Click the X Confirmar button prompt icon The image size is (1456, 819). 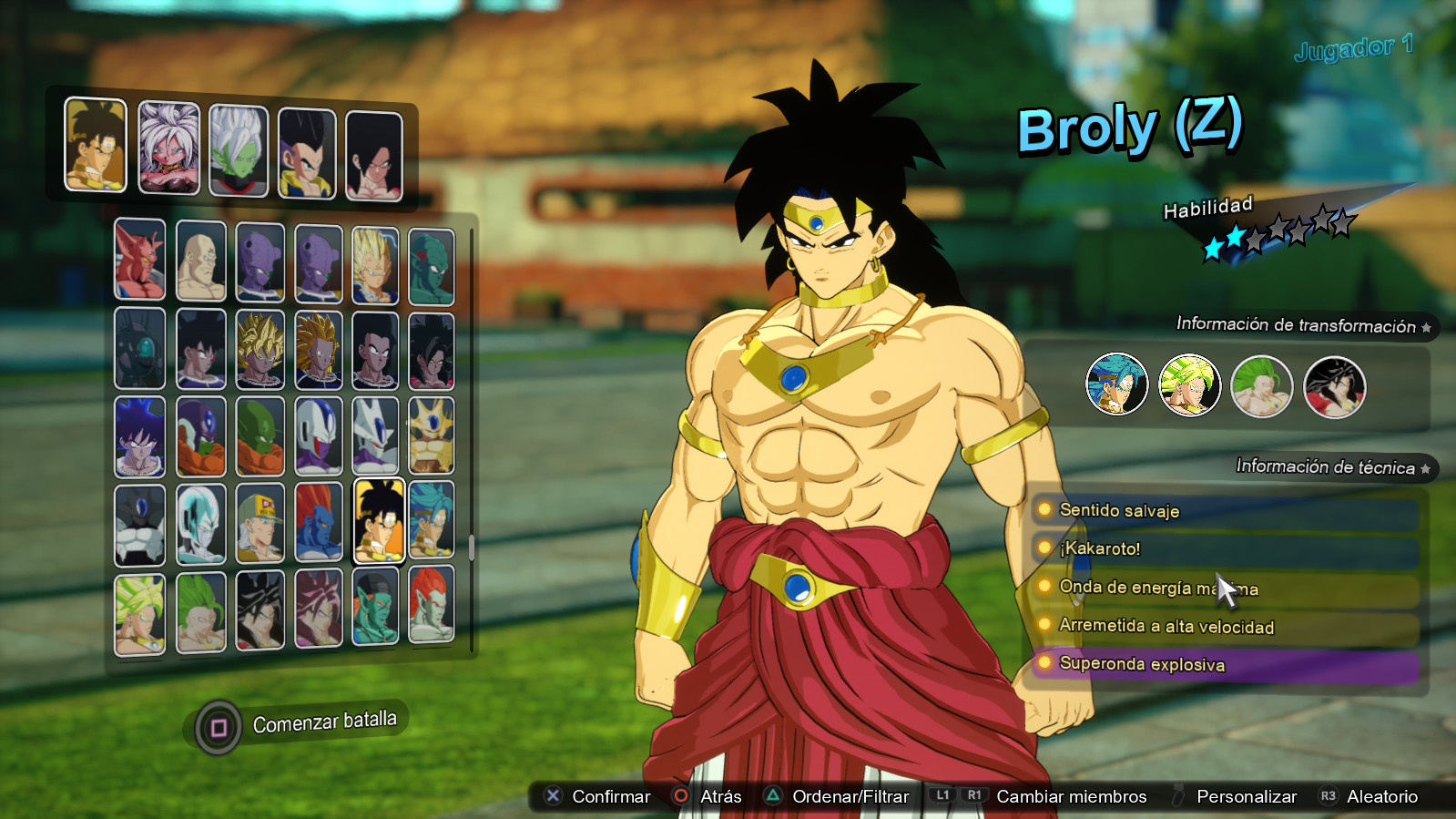552,795
